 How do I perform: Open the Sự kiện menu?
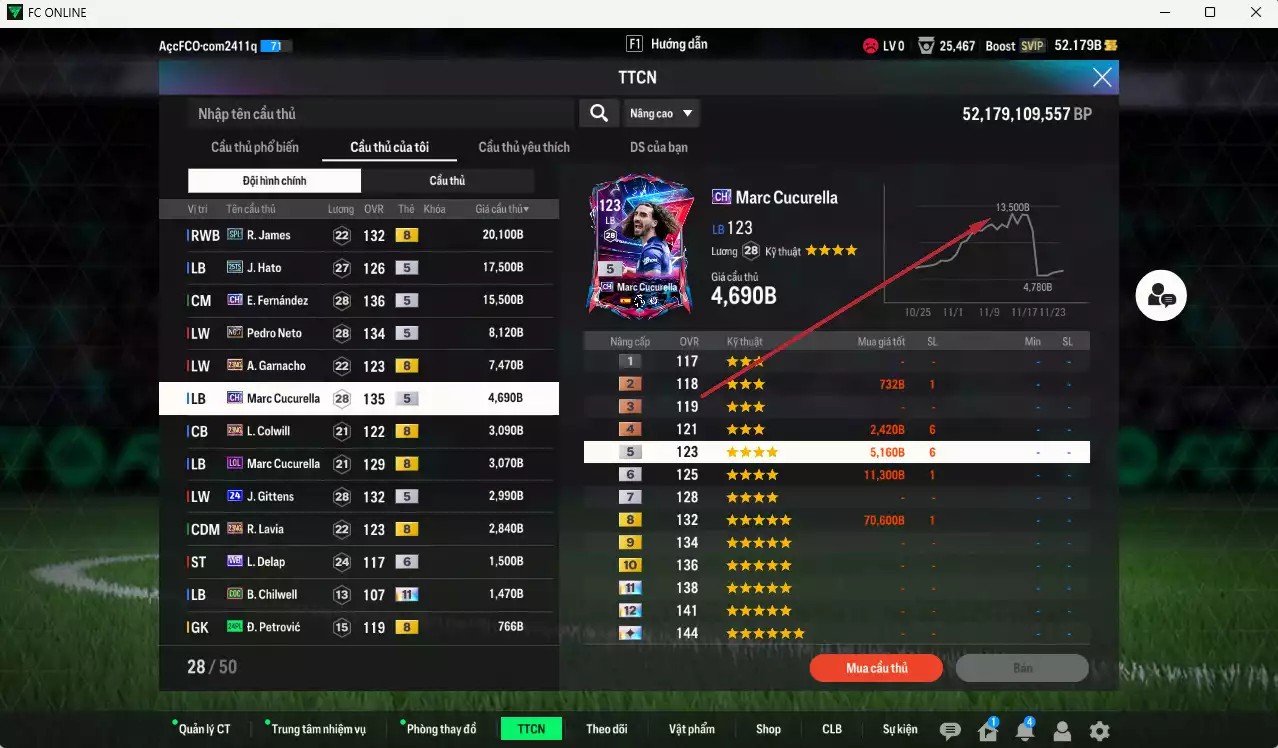click(900, 729)
